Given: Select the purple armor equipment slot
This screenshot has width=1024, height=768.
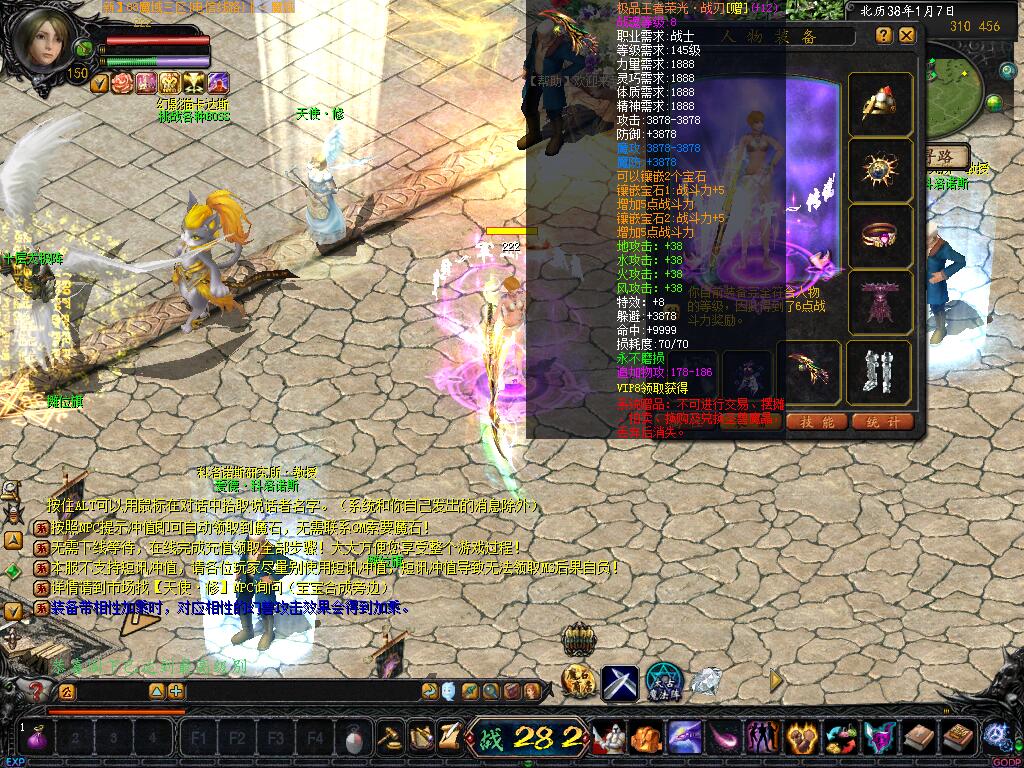Looking at the screenshot, I should tap(880, 302).
